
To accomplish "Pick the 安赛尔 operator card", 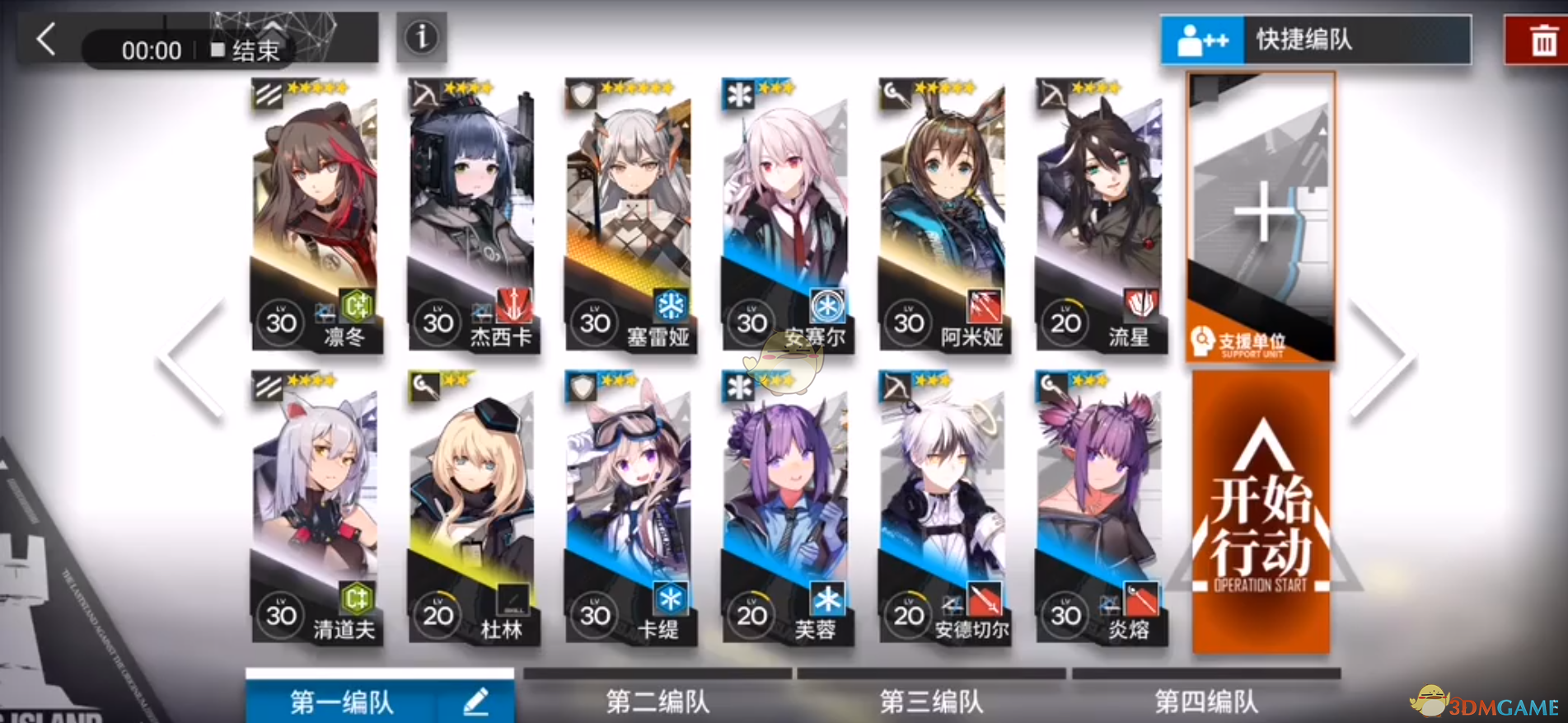I will 785,214.
